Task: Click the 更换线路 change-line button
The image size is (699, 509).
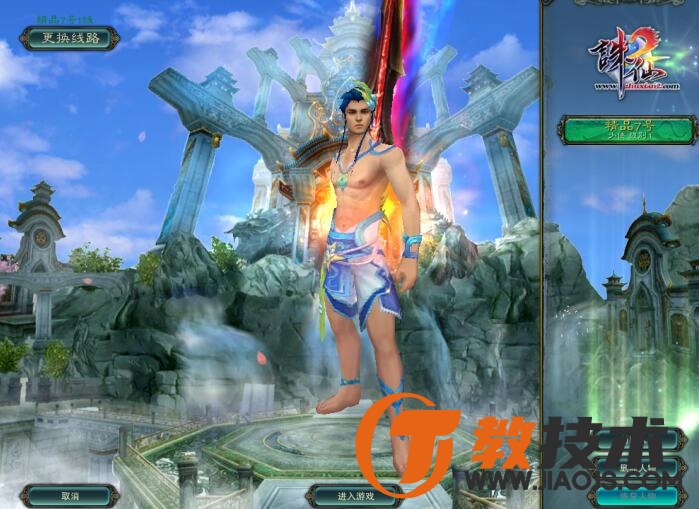Action: coord(70,39)
